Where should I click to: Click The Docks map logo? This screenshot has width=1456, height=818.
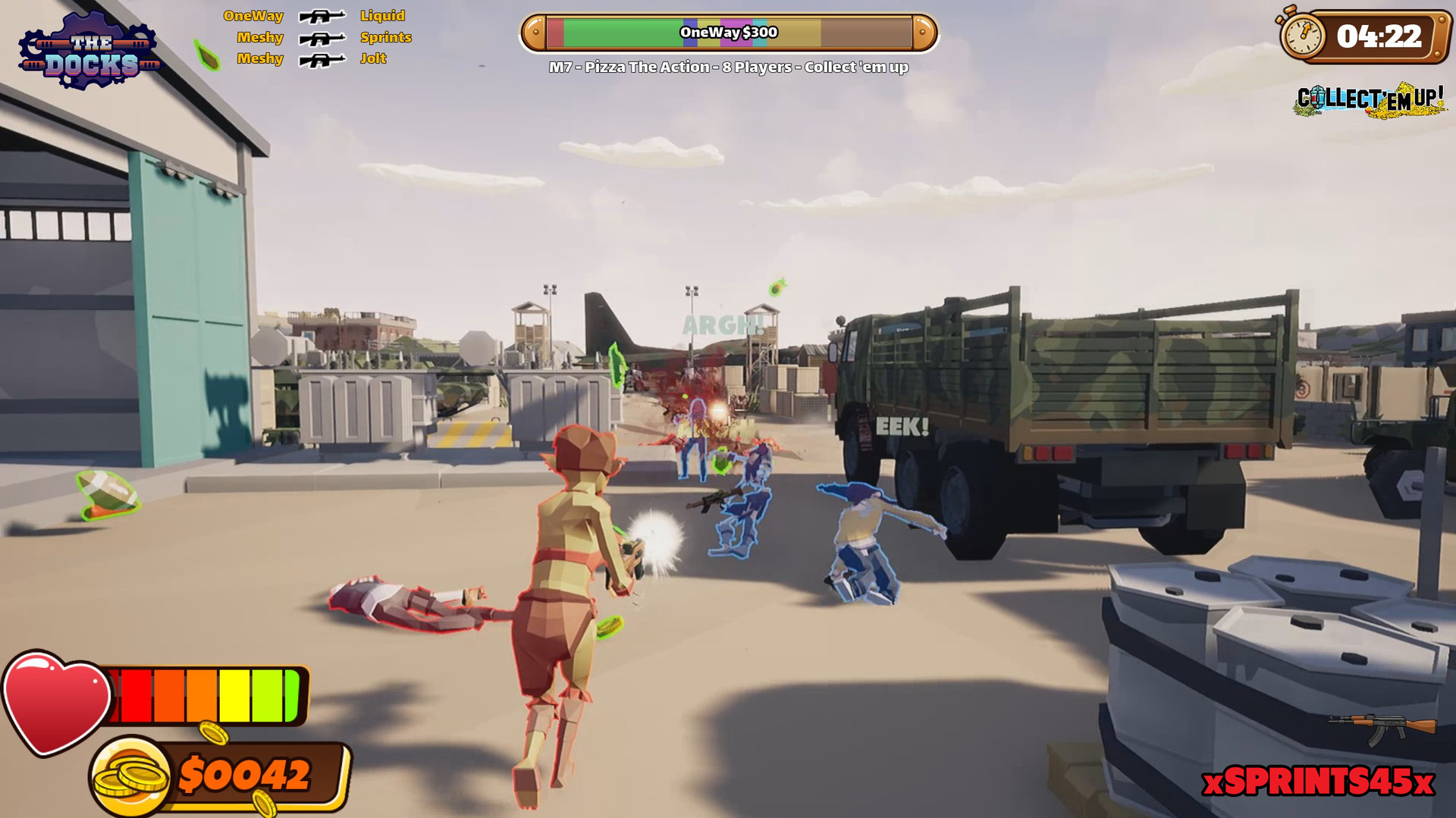(87, 47)
